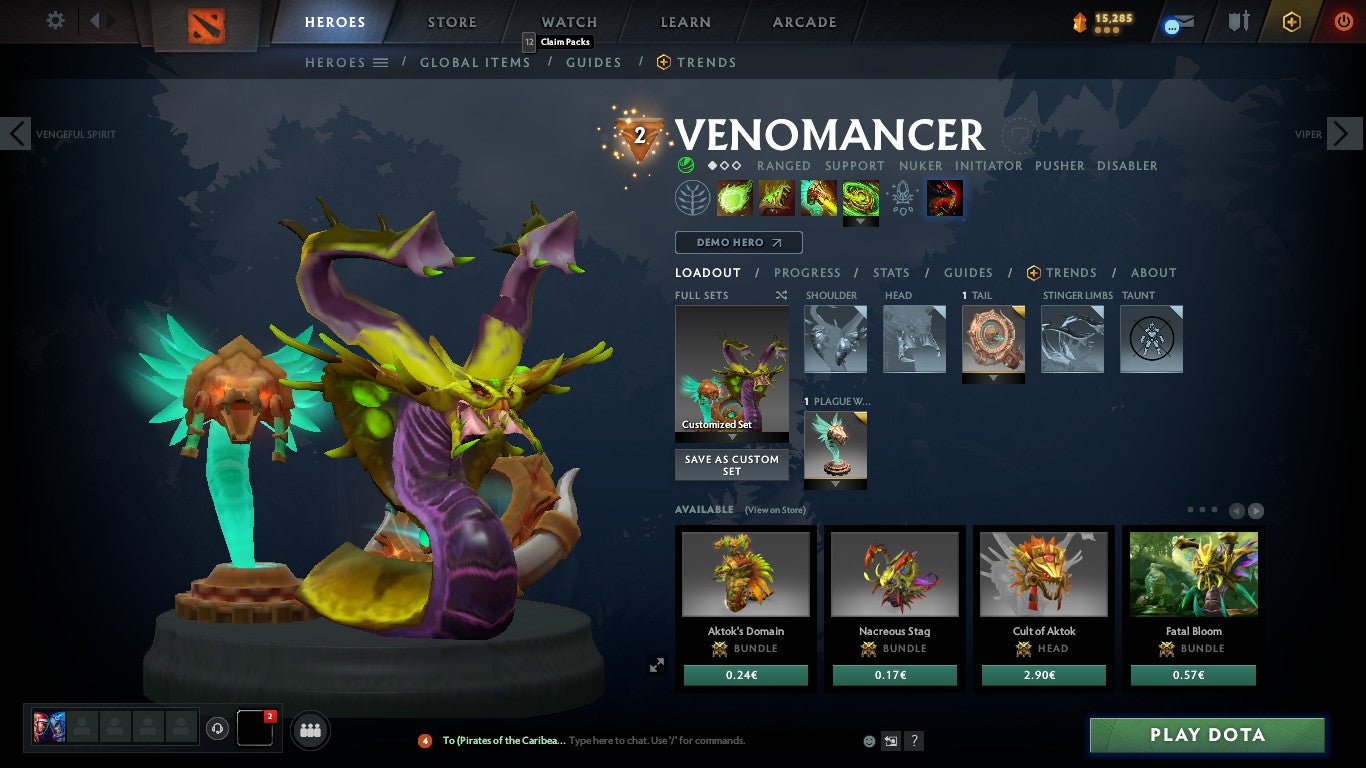Expand the ultimate ability dropdown arrow
The height and width of the screenshot is (768, 1366).
tap(861, 219)
